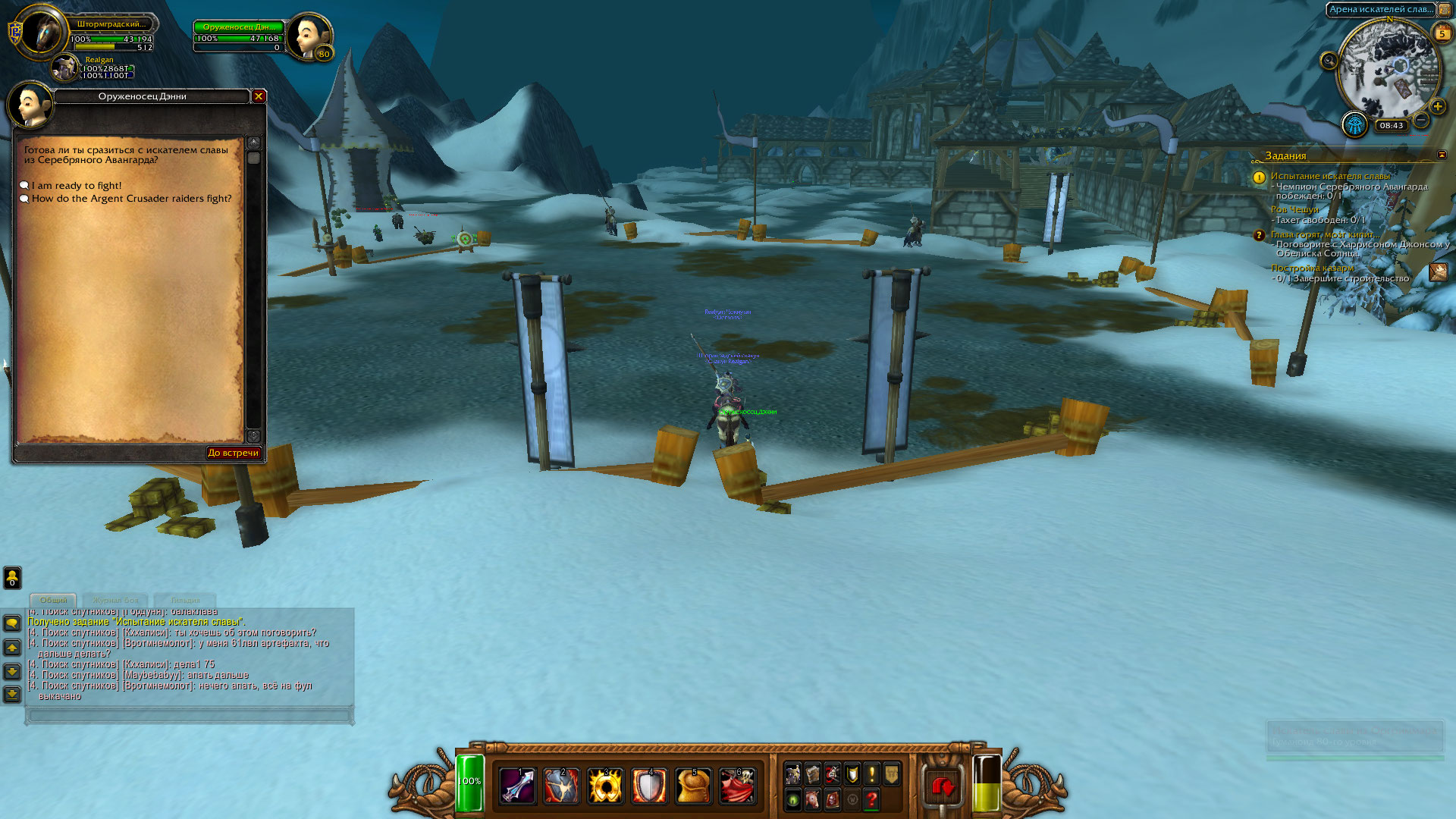Switch to the Гильдия chat tab
The width and height of the screenshot is (1456, 819).
click(x=185, y=600)
